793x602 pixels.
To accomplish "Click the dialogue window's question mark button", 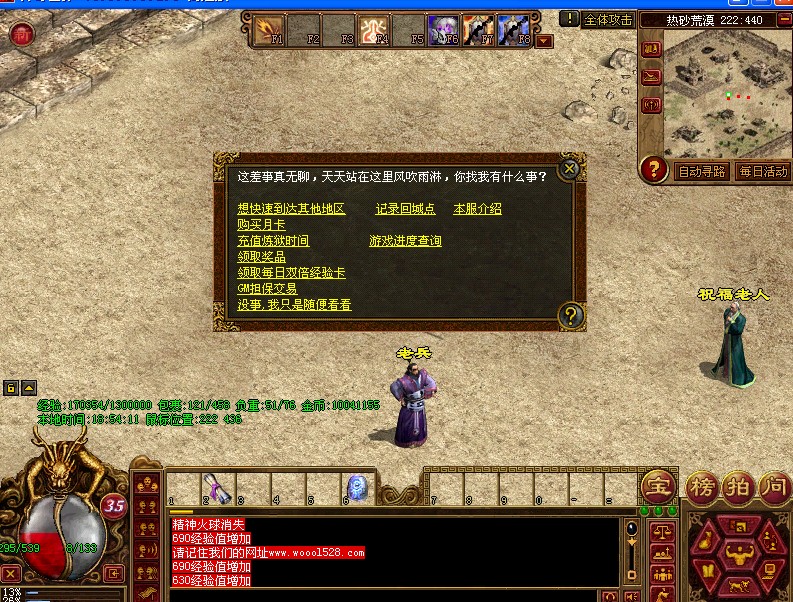I will point(570,316).
